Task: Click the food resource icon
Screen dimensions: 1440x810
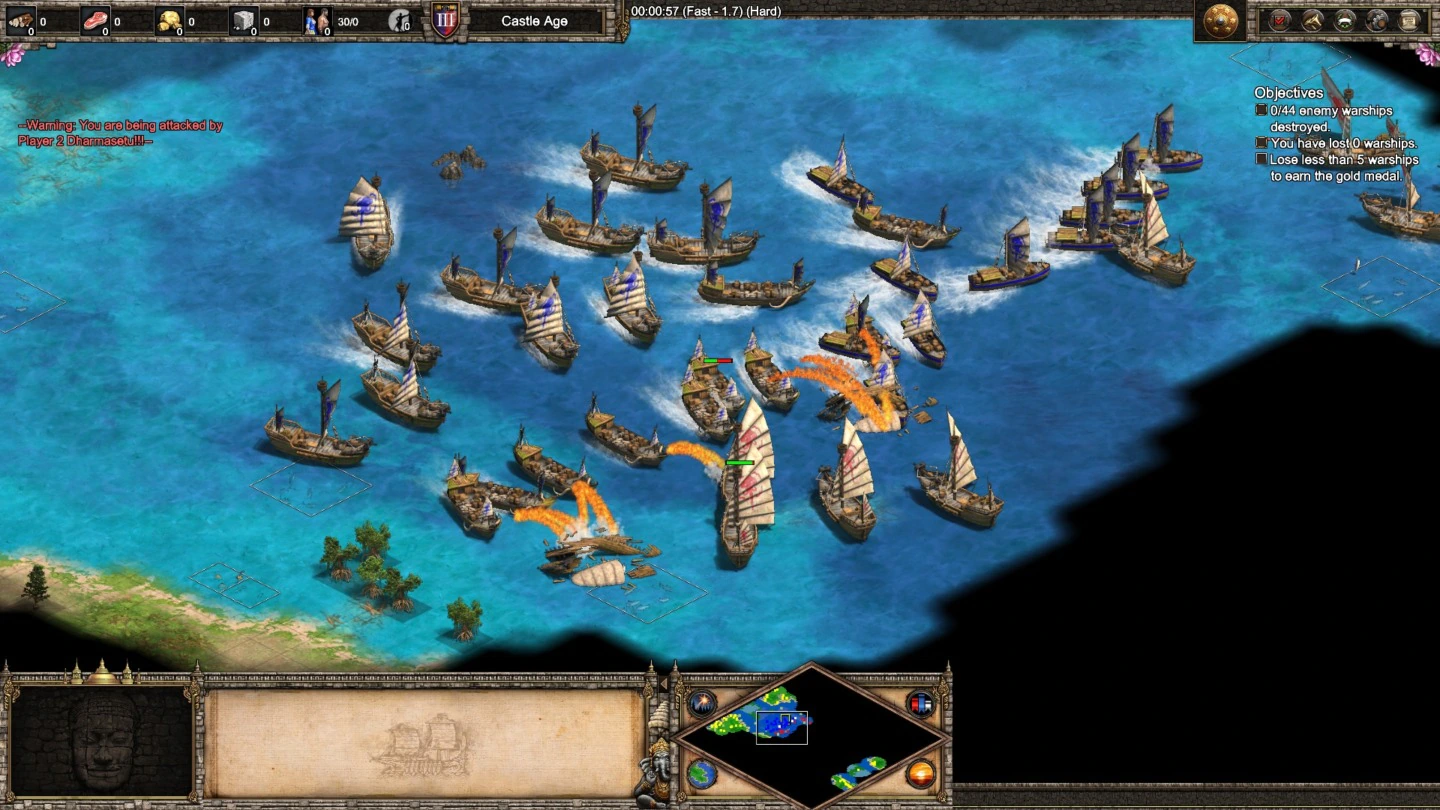Action: tap(95, 20)
